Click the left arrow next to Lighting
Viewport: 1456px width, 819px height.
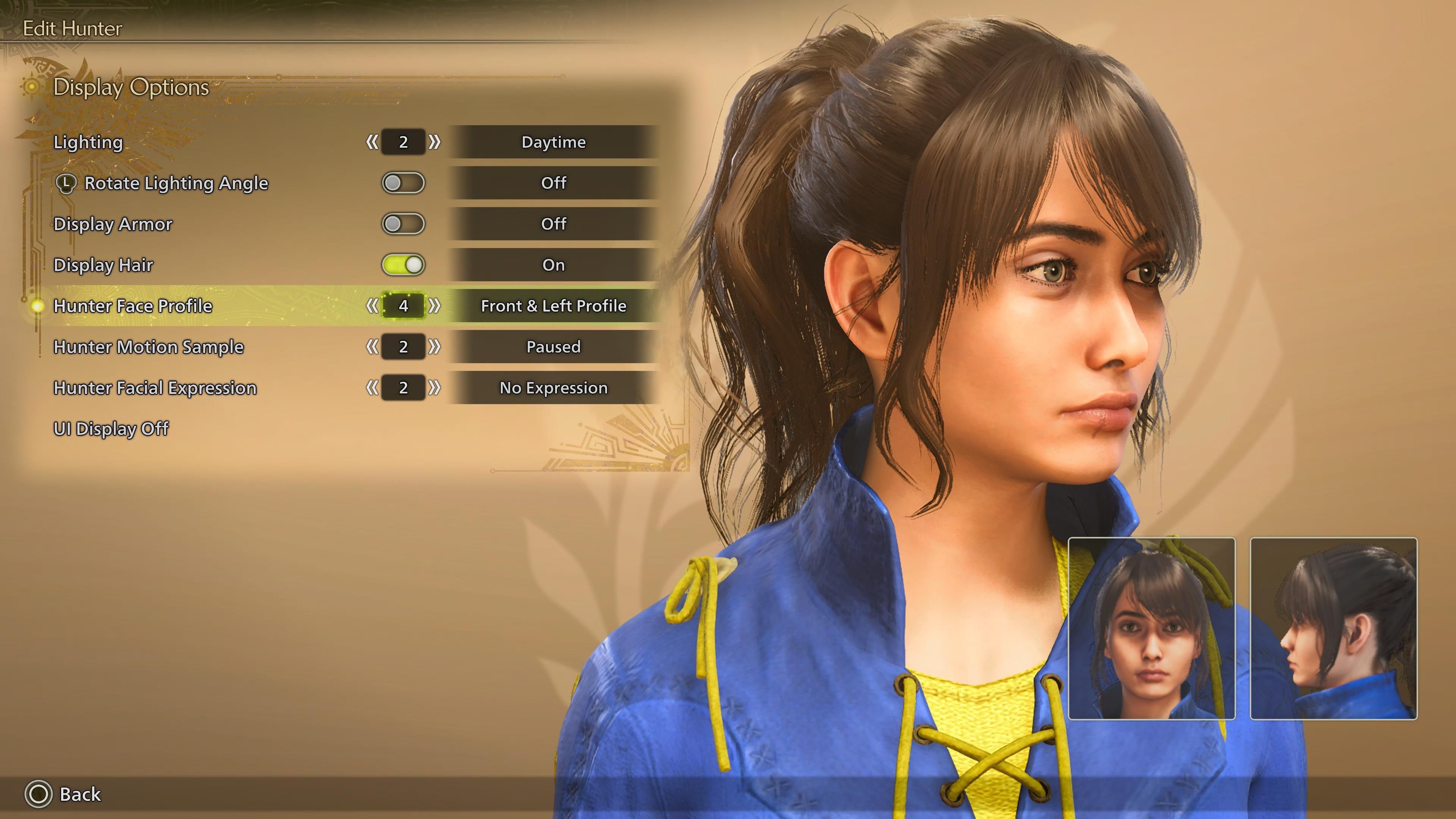pos(372,142)
